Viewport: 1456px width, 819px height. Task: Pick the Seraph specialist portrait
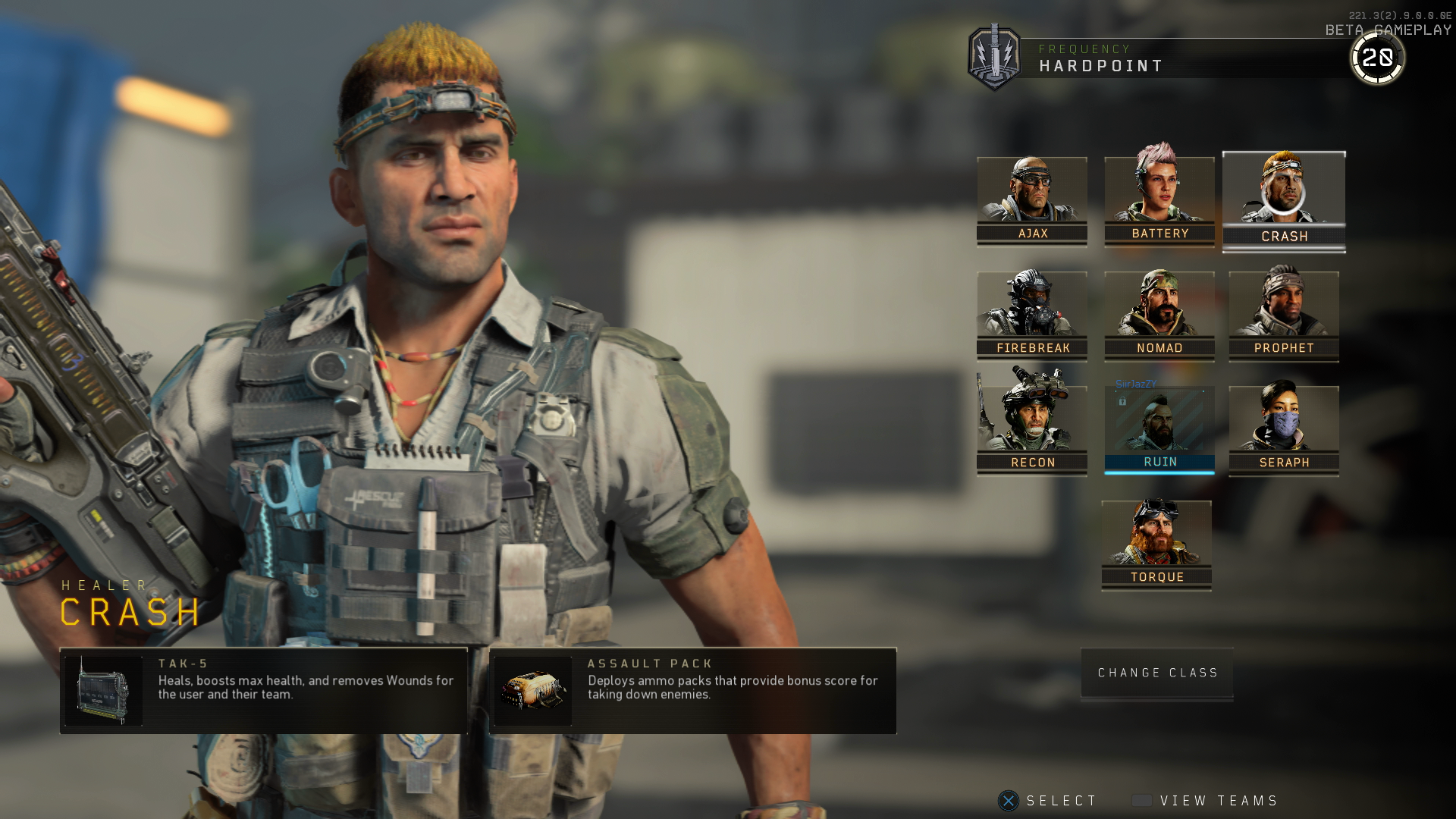click(1283, 423)
